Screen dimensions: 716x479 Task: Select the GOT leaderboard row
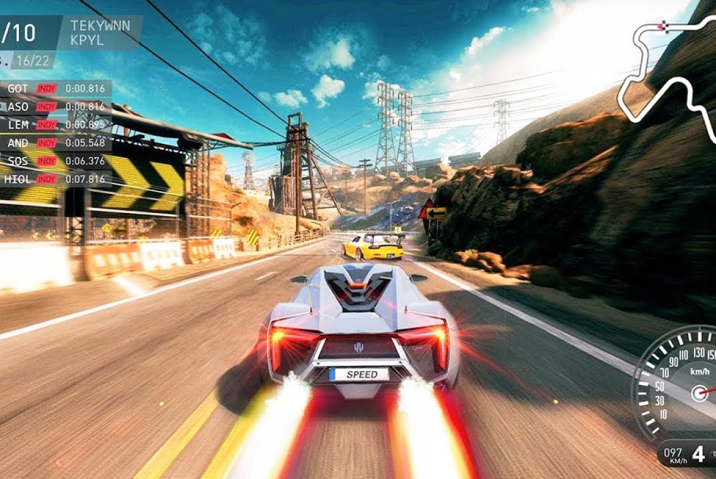click(55, 88)
